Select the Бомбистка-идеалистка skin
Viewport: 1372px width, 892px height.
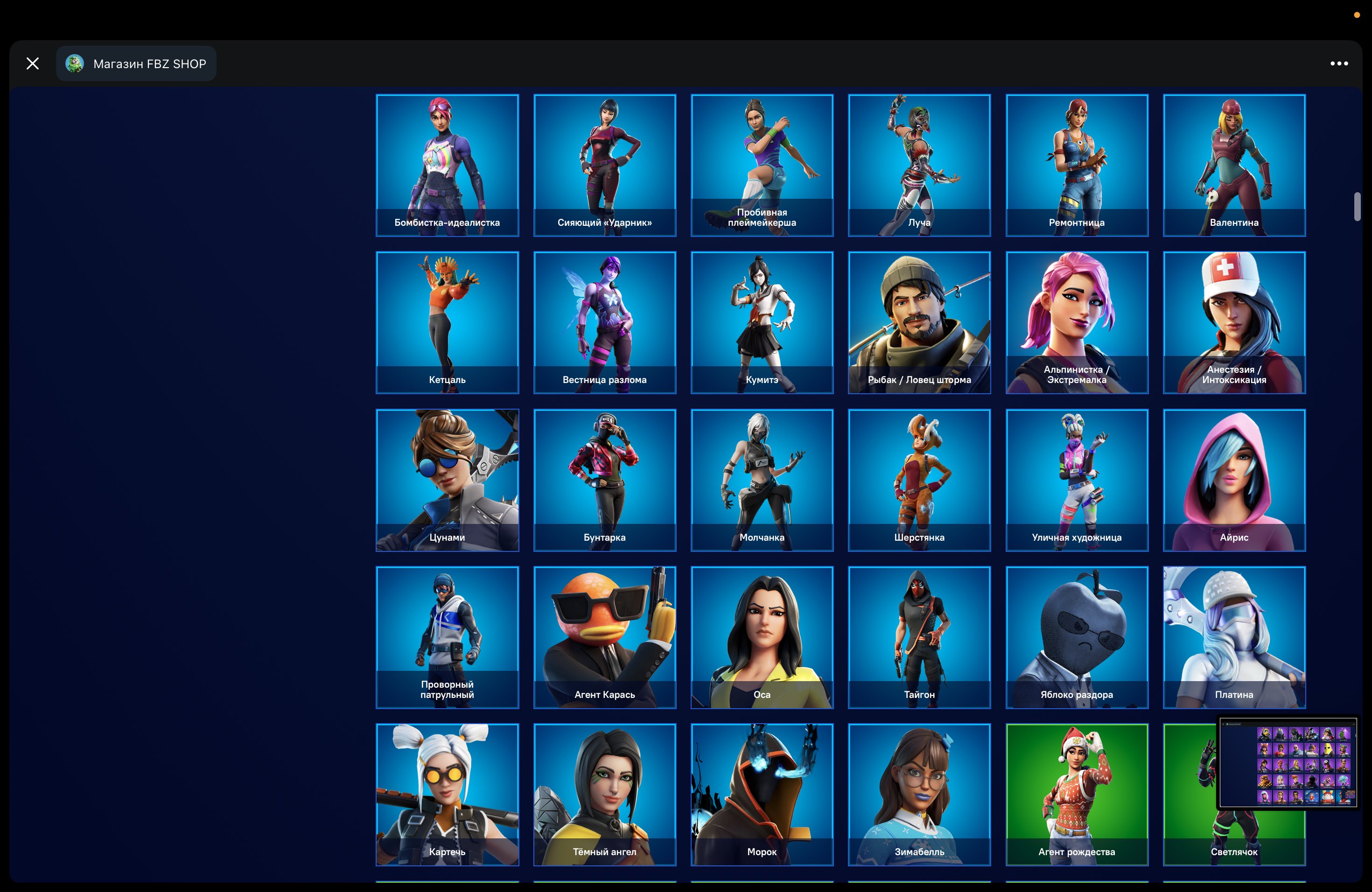click(x=448, y=164)
